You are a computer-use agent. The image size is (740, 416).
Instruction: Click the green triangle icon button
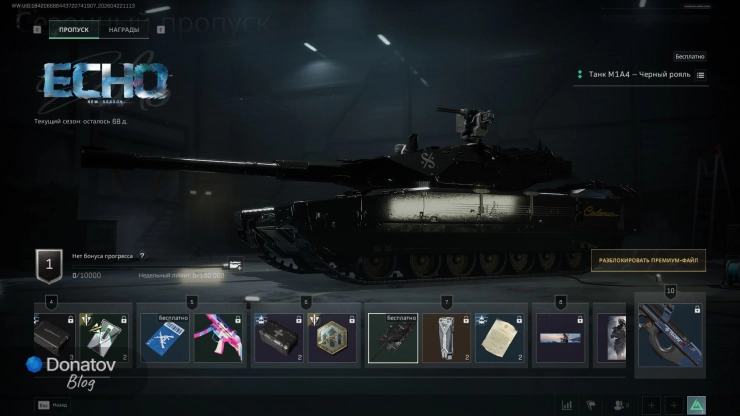[x=696, y=405]
